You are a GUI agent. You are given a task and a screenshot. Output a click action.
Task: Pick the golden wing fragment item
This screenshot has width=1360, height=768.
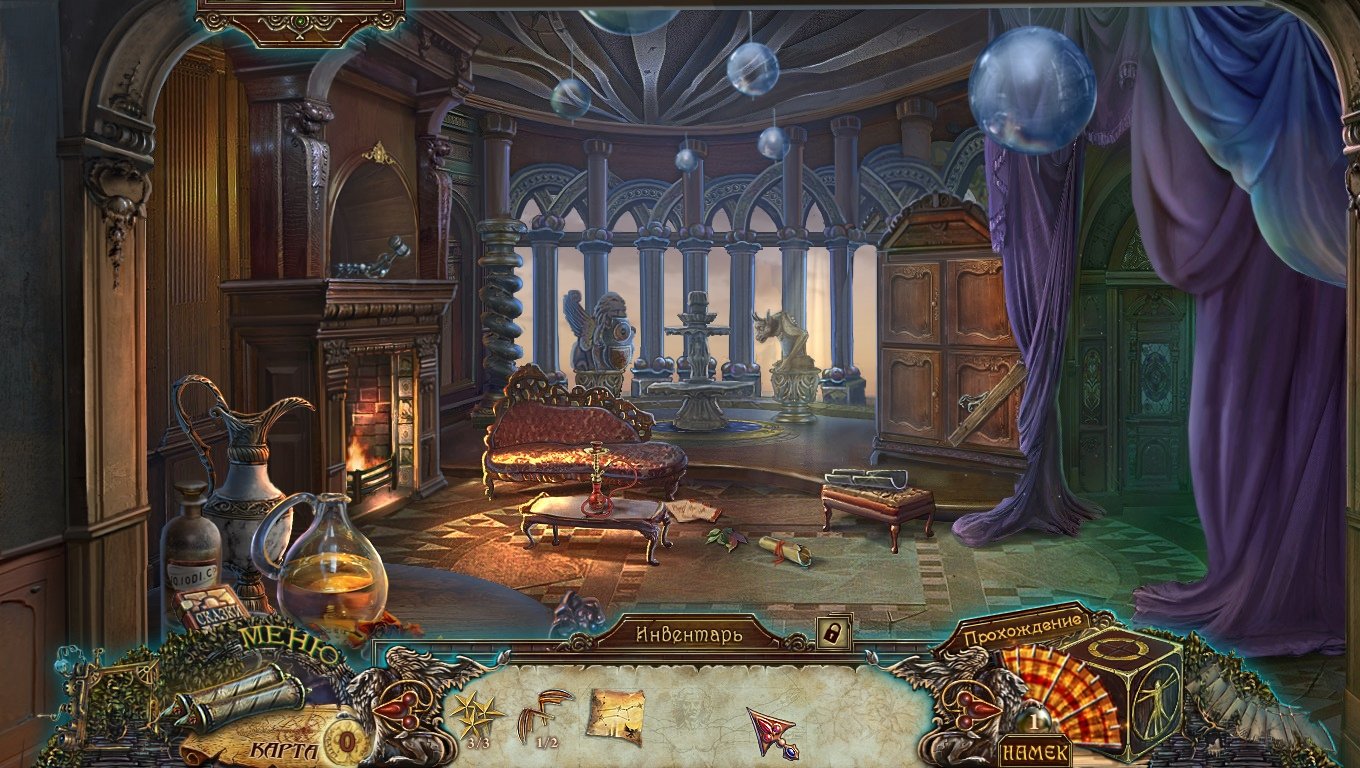543,714
